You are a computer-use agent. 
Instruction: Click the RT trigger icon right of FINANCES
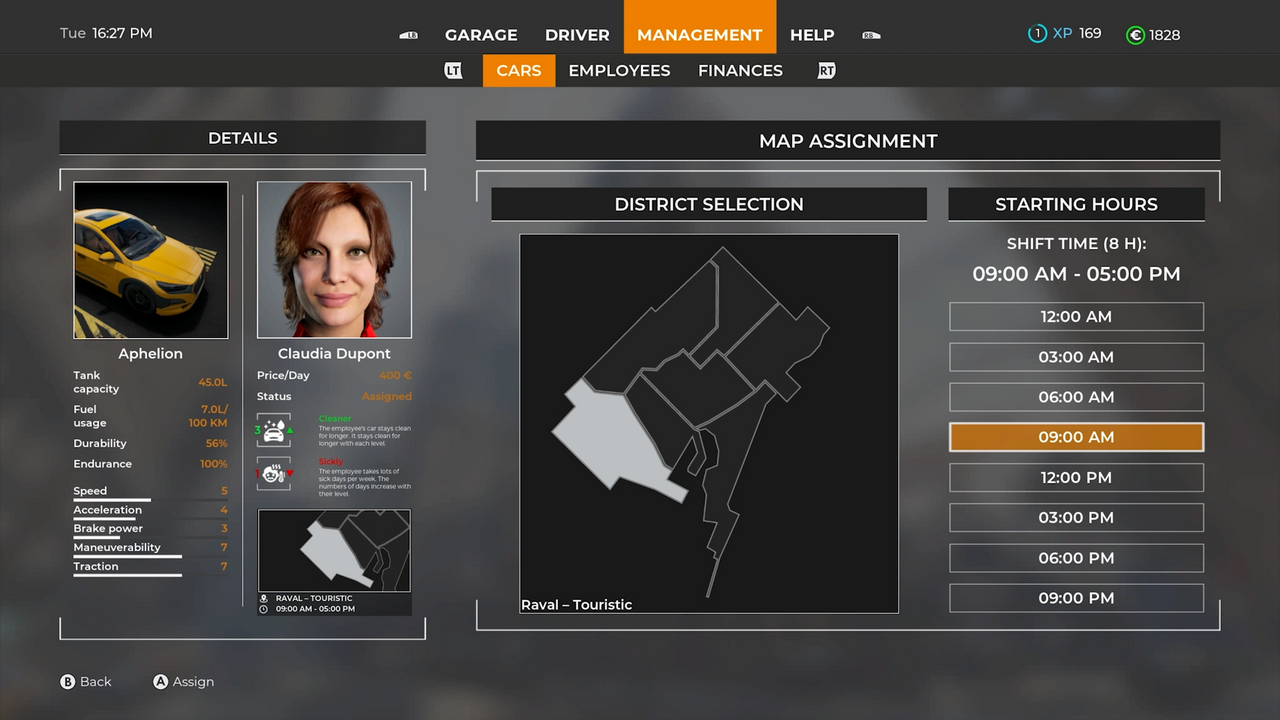click(x=826, y=70)
